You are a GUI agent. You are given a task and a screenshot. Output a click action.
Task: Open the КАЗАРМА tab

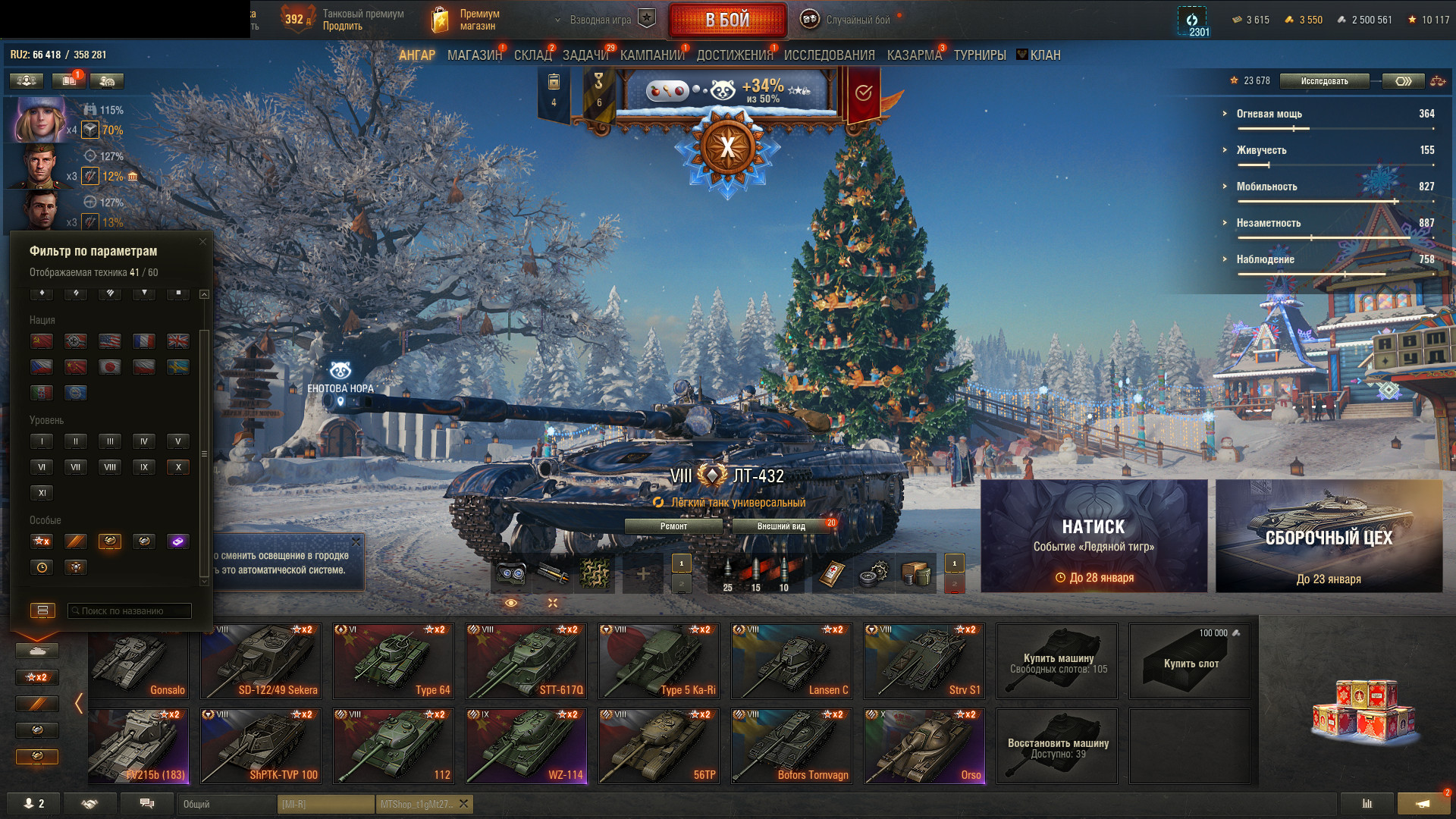pos(914,55)
